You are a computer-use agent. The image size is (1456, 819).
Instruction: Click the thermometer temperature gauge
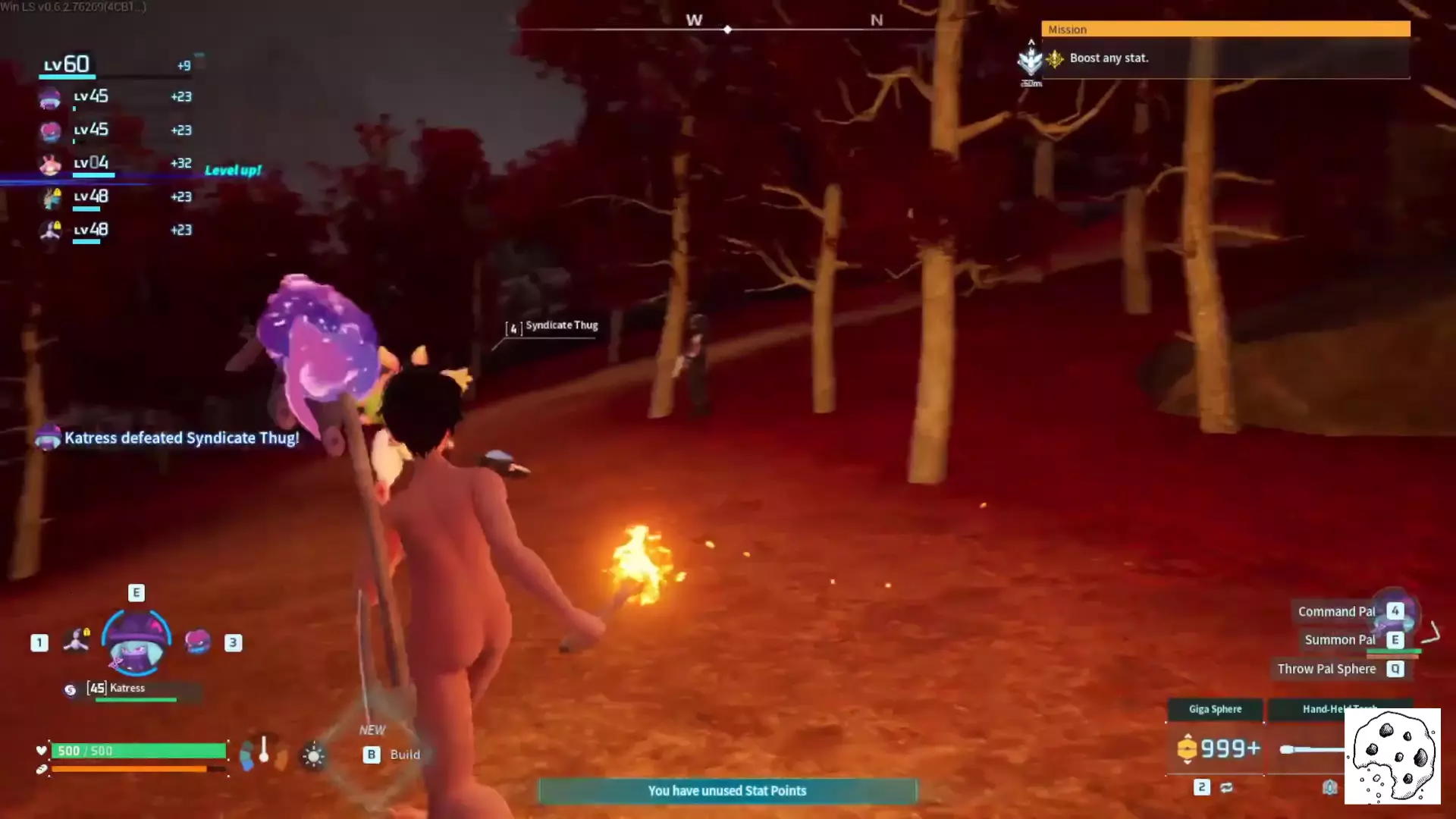pyautogui.click(x=264, y=751)
